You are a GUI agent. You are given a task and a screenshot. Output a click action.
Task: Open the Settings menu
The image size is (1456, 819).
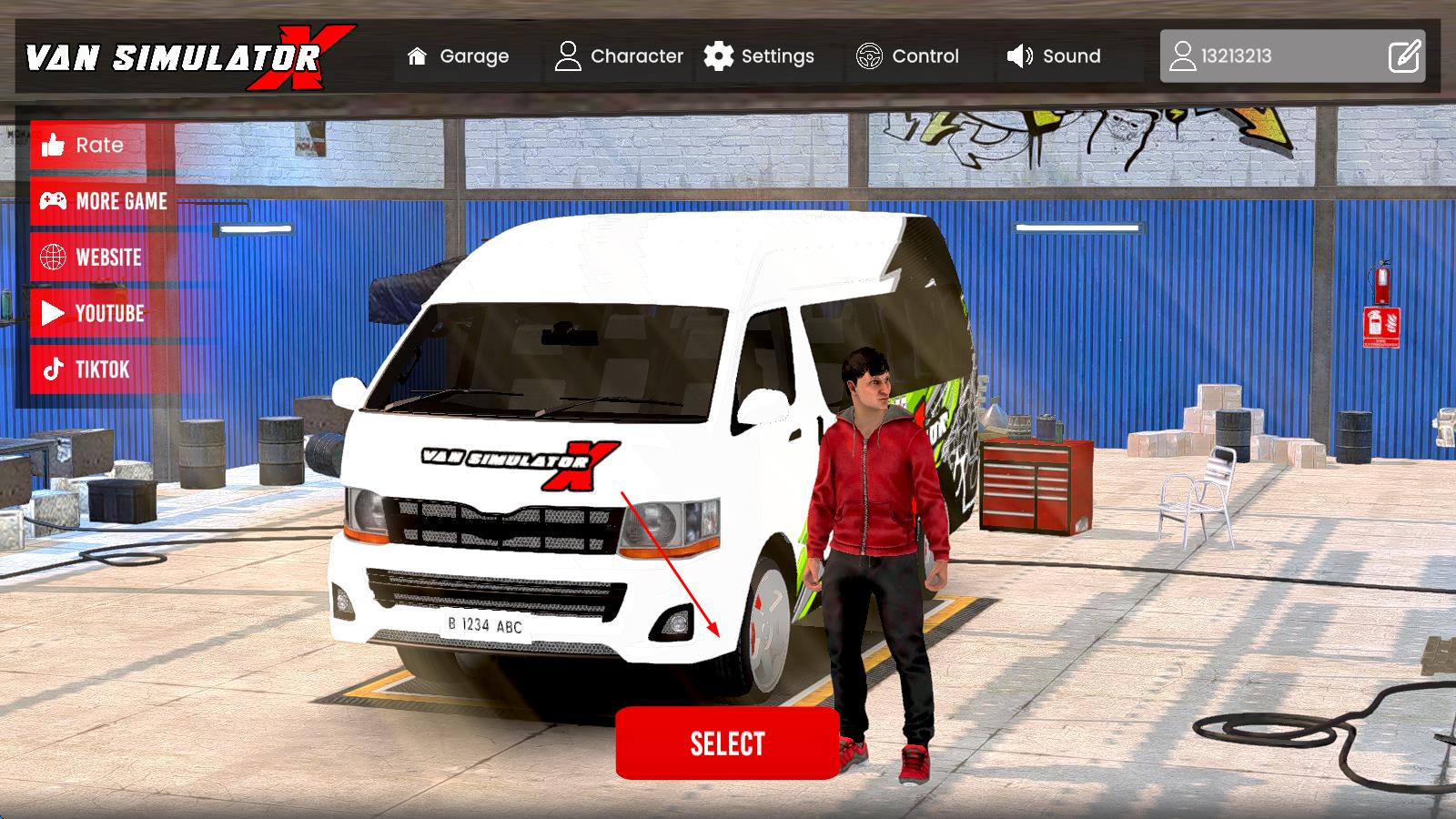tap(759, 56)
